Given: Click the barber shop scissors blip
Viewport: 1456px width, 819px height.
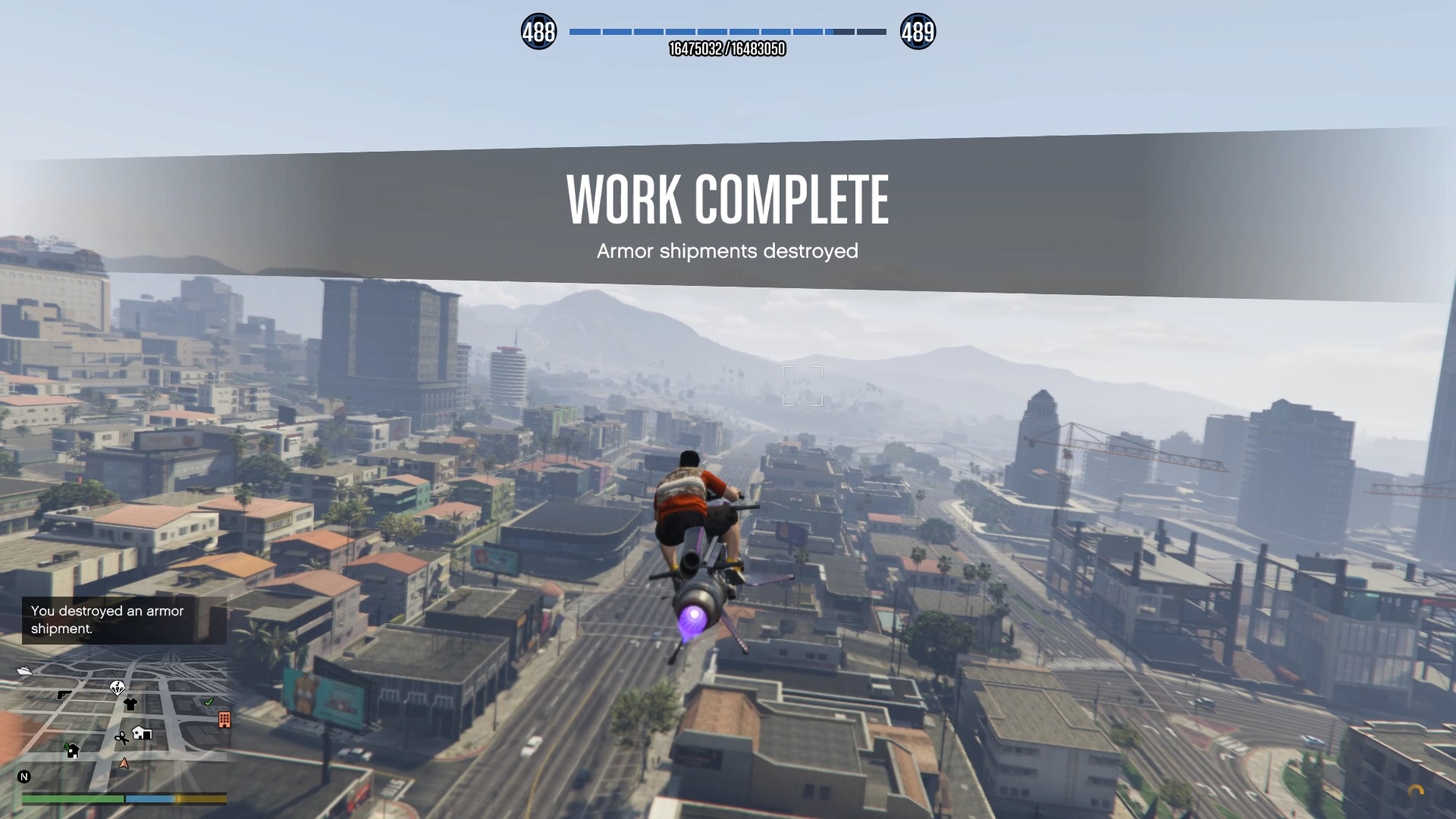Looking at the screenshot, I should pyautogui.click(x=122, y=738).
